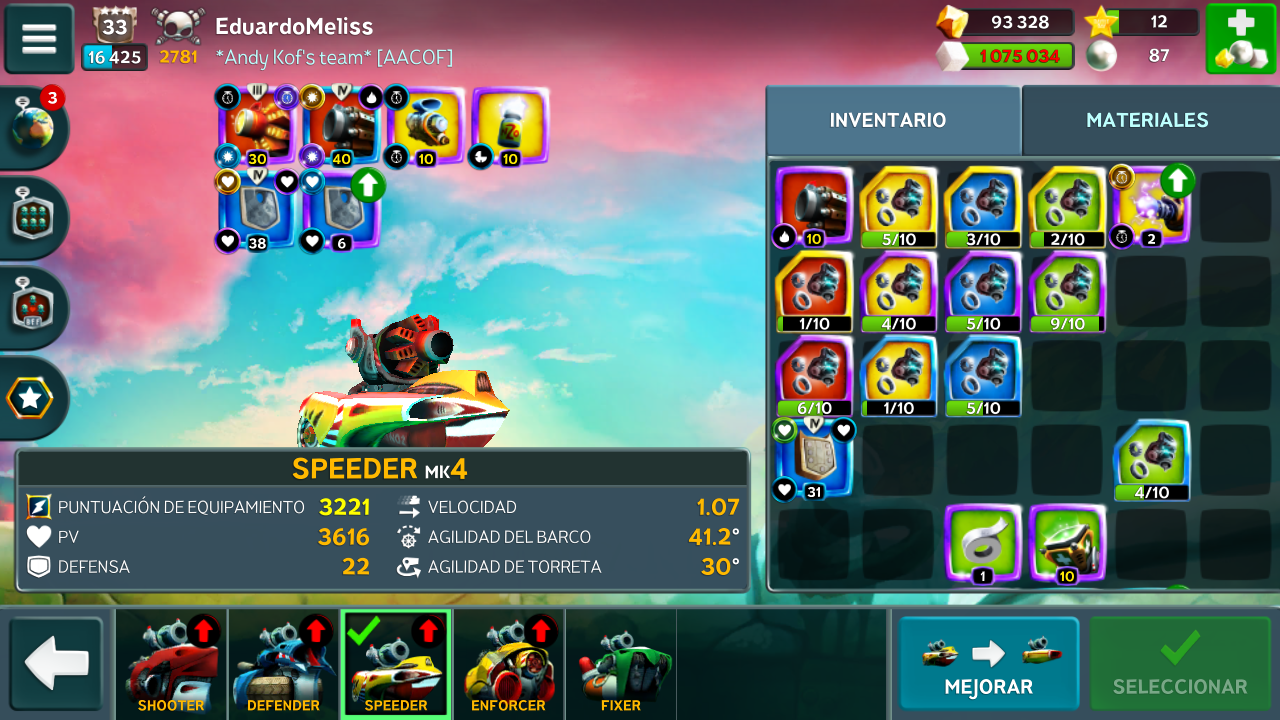The image size is (1280, 720).
Task: Select the inventory item with green upgrade arrow
Action: 1151,206
